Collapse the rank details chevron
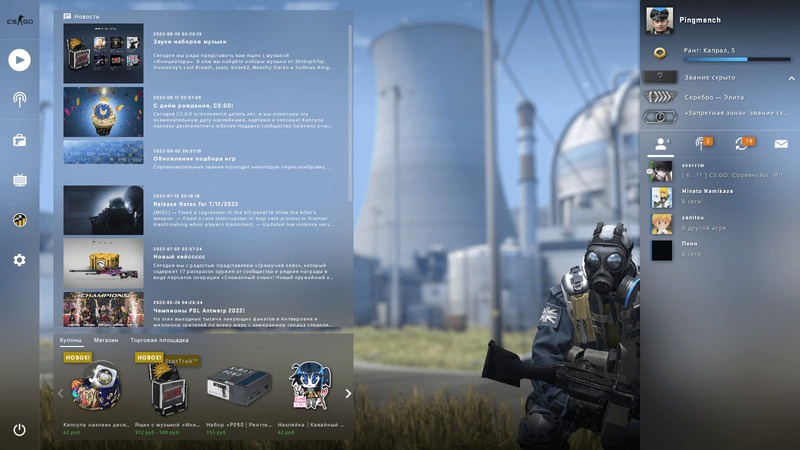The image size is (800, 450). point(790,76)
